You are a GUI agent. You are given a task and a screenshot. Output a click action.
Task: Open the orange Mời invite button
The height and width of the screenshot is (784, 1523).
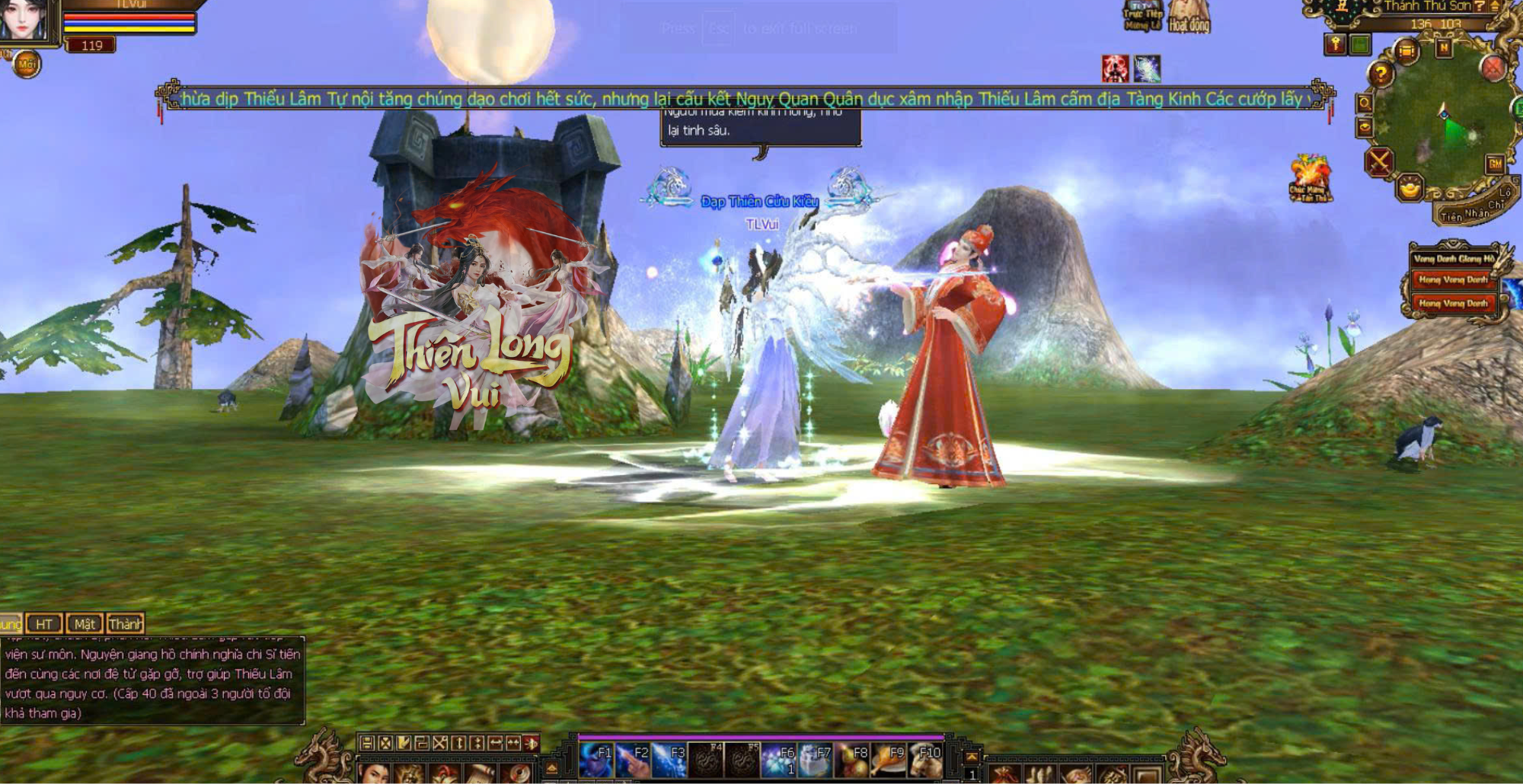(27, 65)
